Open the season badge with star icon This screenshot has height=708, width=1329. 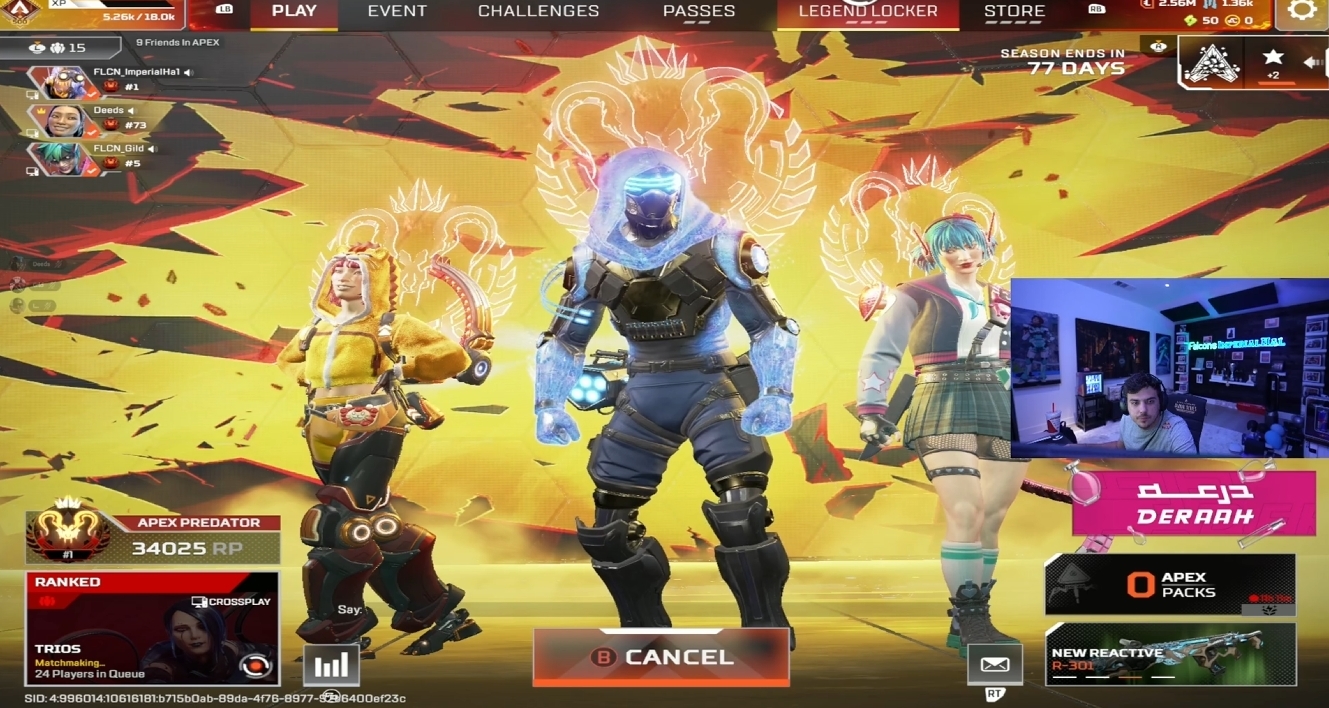[x=1272, y=62]
